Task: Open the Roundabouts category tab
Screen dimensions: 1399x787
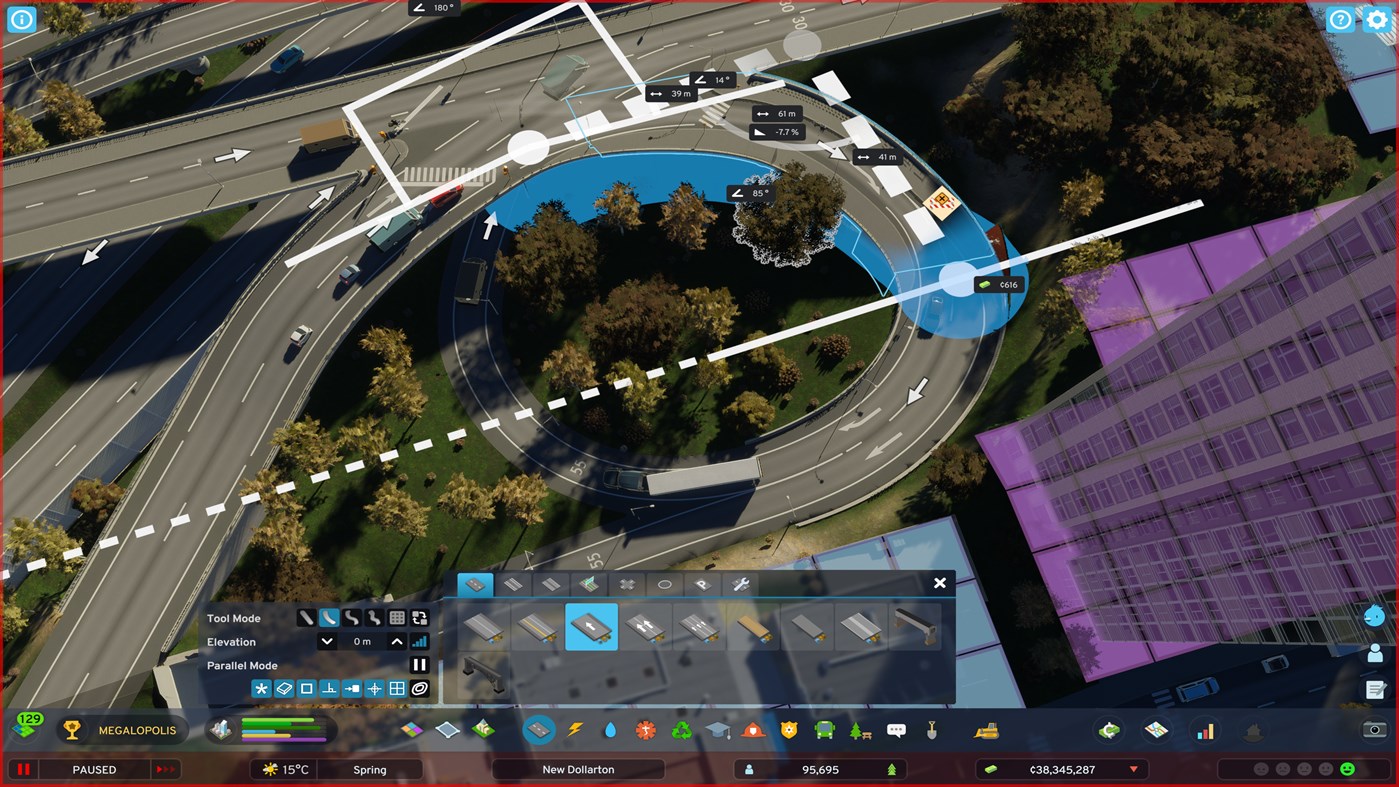Action: 665,585
